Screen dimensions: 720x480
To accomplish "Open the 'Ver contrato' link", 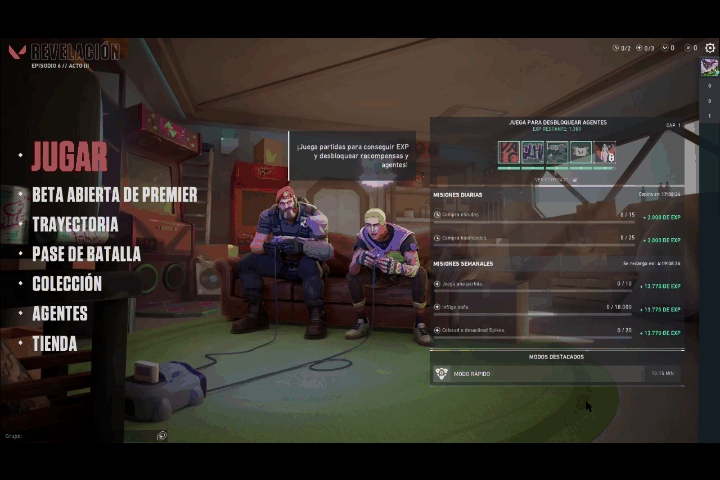I will pyautogui.click(x=556, y=179).
